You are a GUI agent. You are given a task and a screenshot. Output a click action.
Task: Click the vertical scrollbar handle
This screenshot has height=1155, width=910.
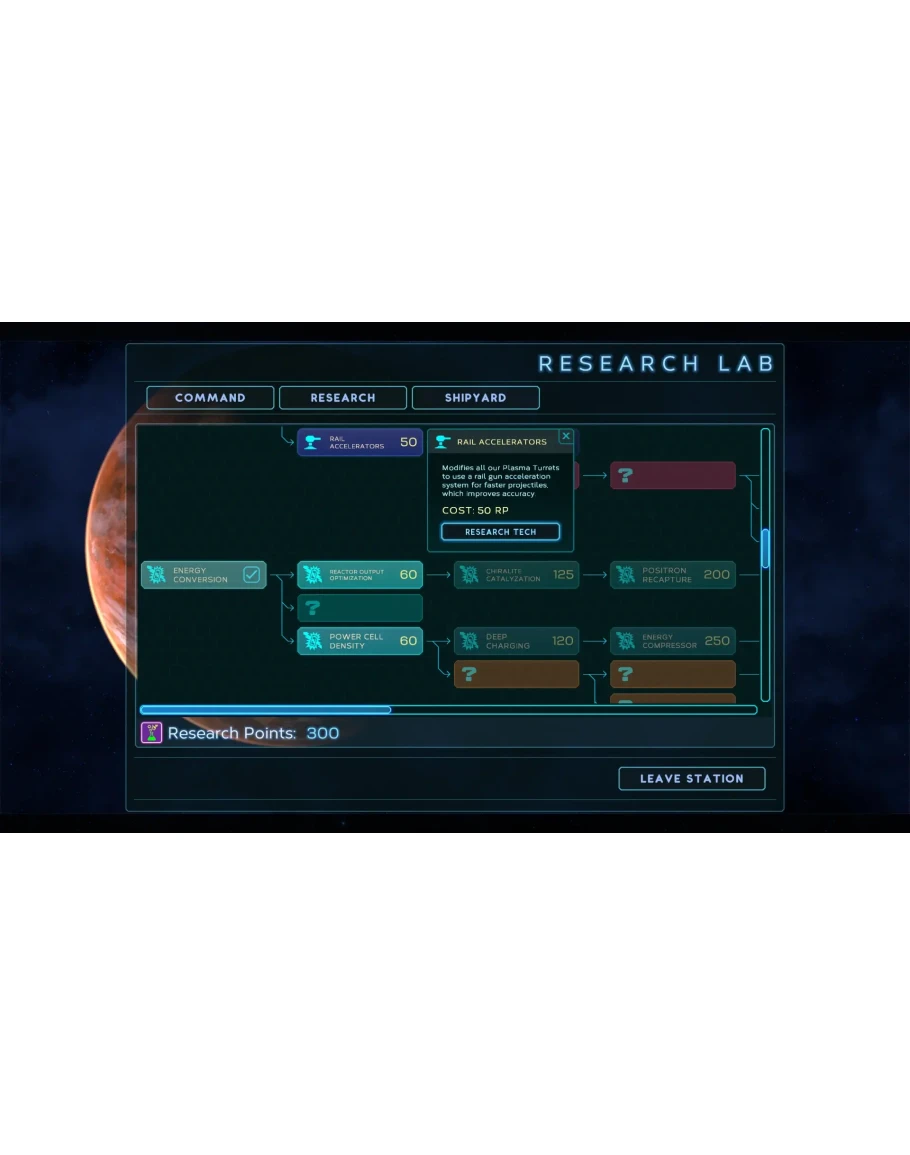[765, 548]
